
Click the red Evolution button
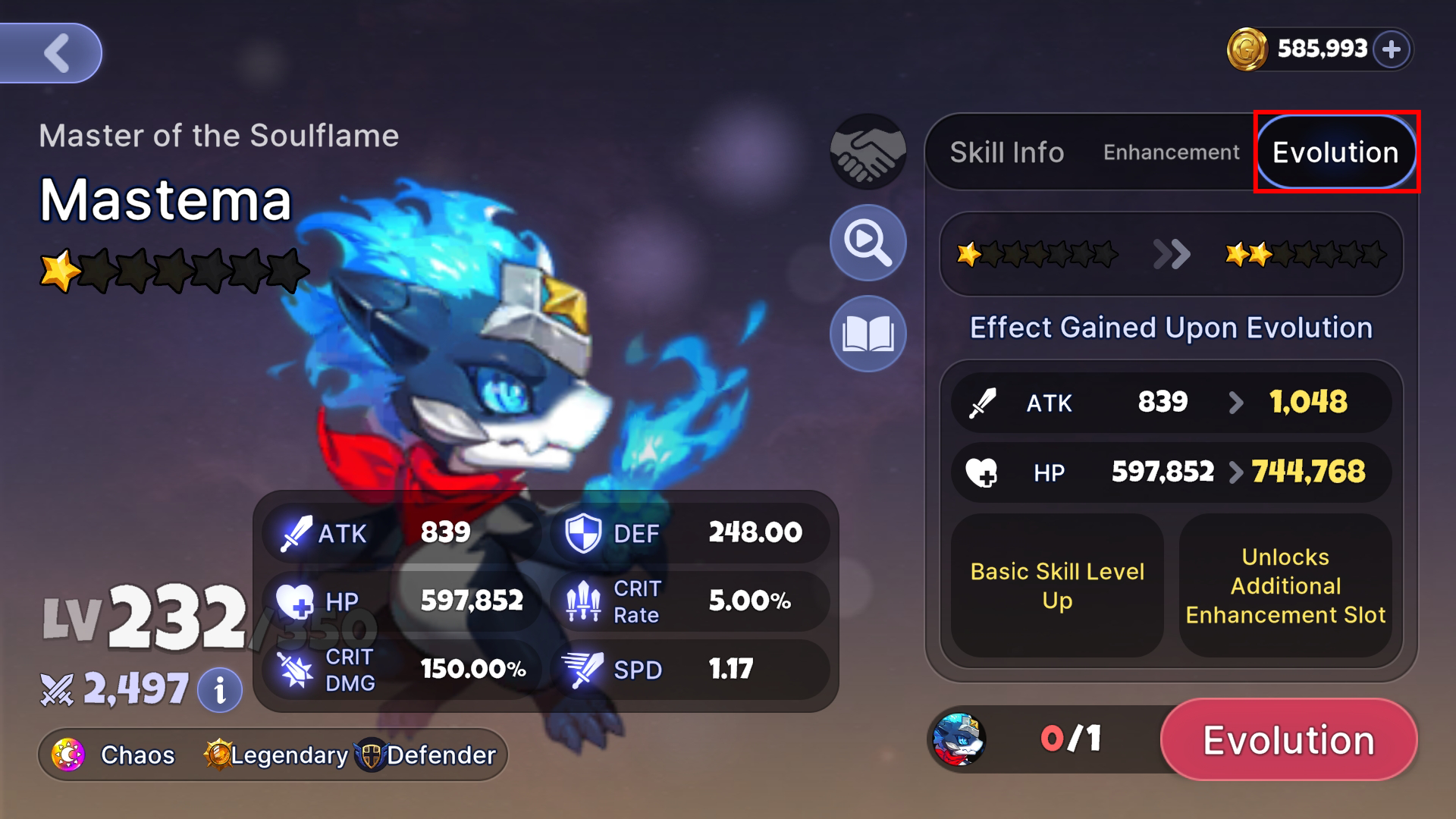click(1288, 739)
